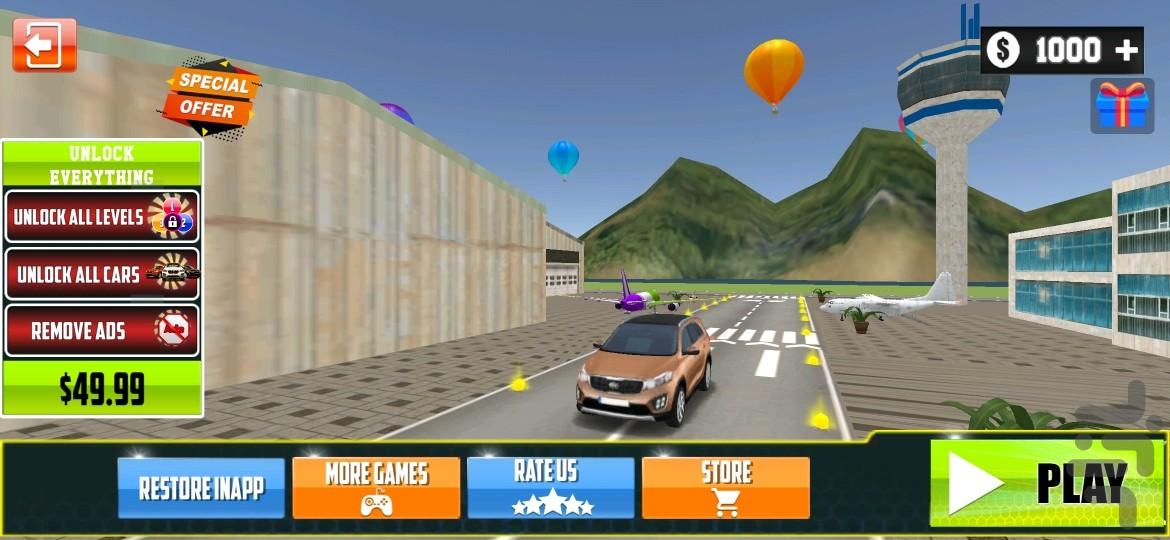
Task: Choose Unlock All Levels offer
Action: (102, 216)
